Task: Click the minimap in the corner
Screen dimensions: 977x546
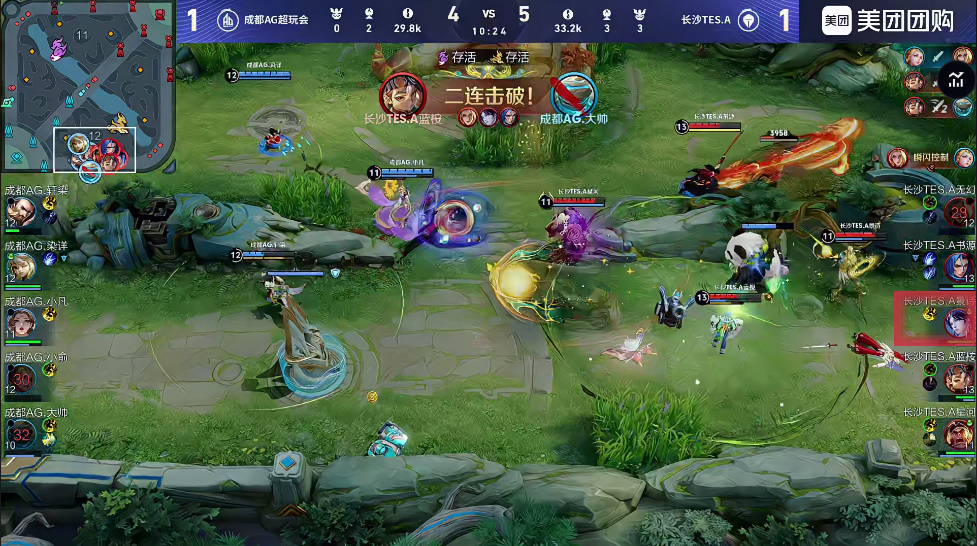Action: 69,86
